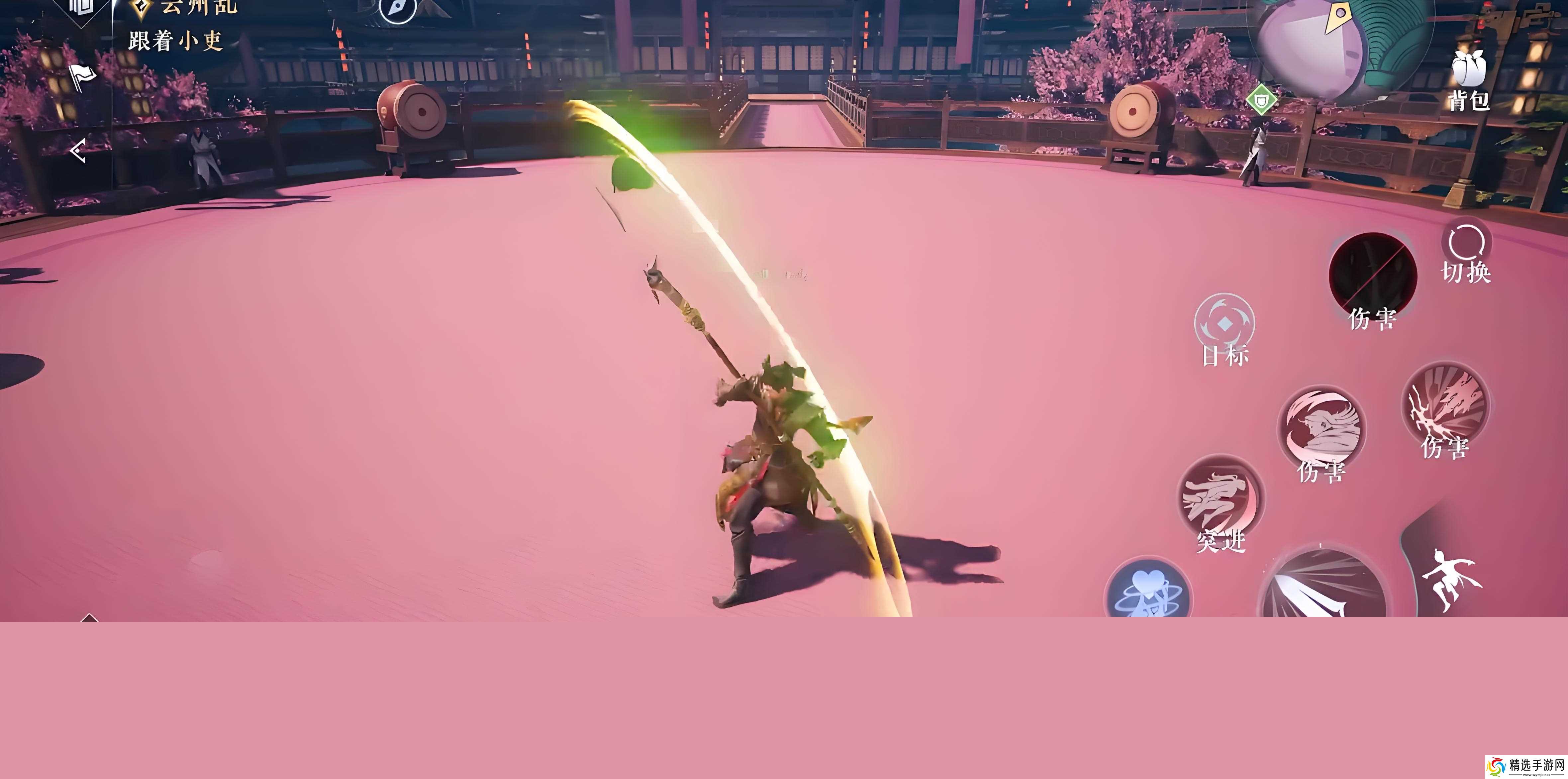Screen dimensions: 1568x779
Task: Tap the 切换 switch button
Action: pyautogui.click(x=1466, y=253)
